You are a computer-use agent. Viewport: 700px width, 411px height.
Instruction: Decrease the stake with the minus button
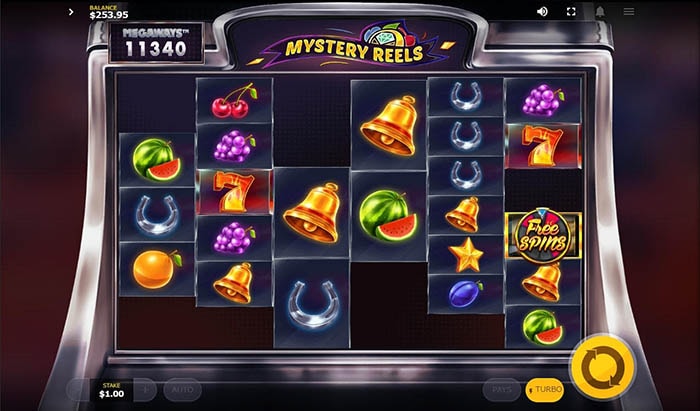point(78,389)
